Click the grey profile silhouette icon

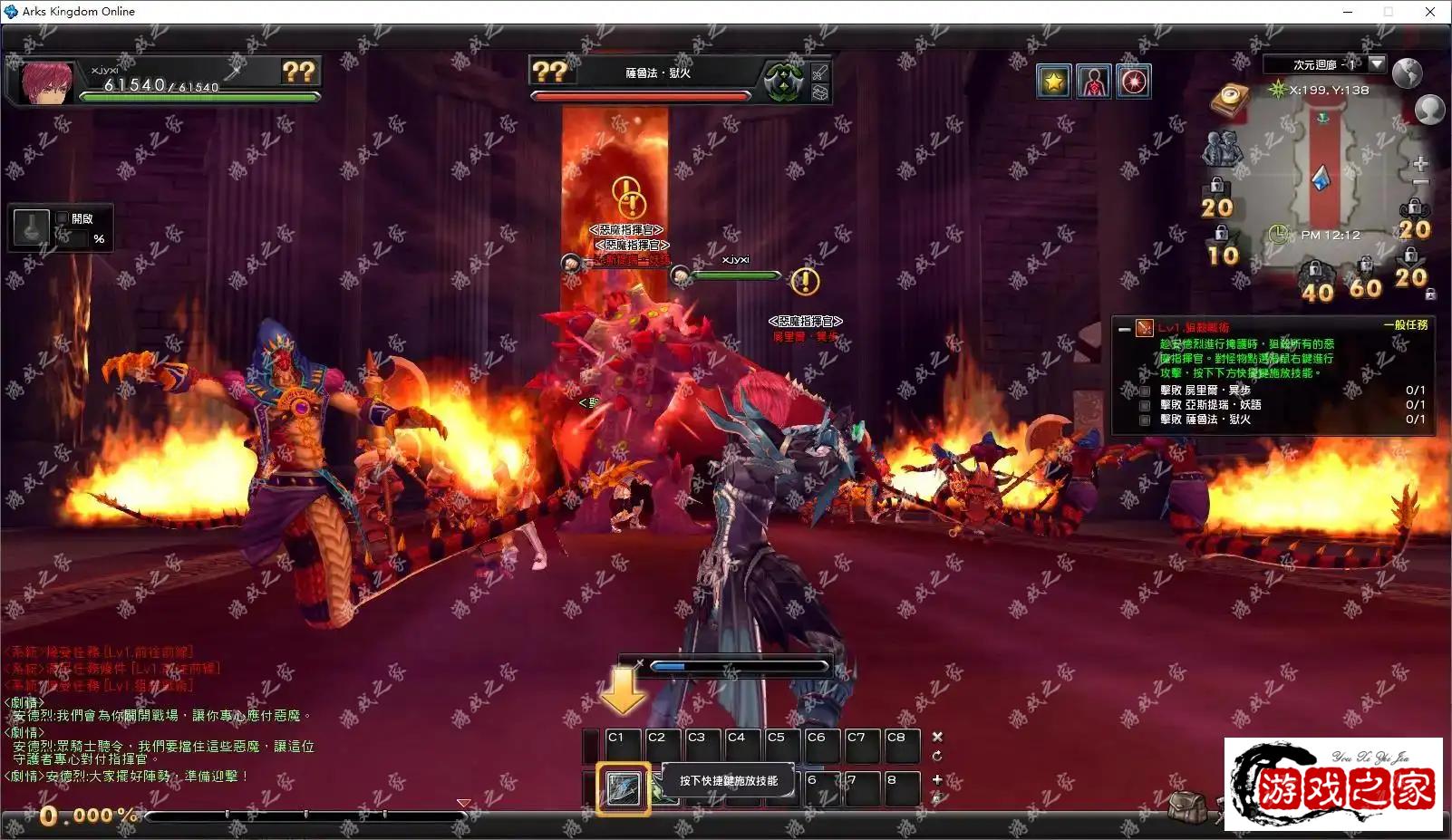(x=1429, y=110)
